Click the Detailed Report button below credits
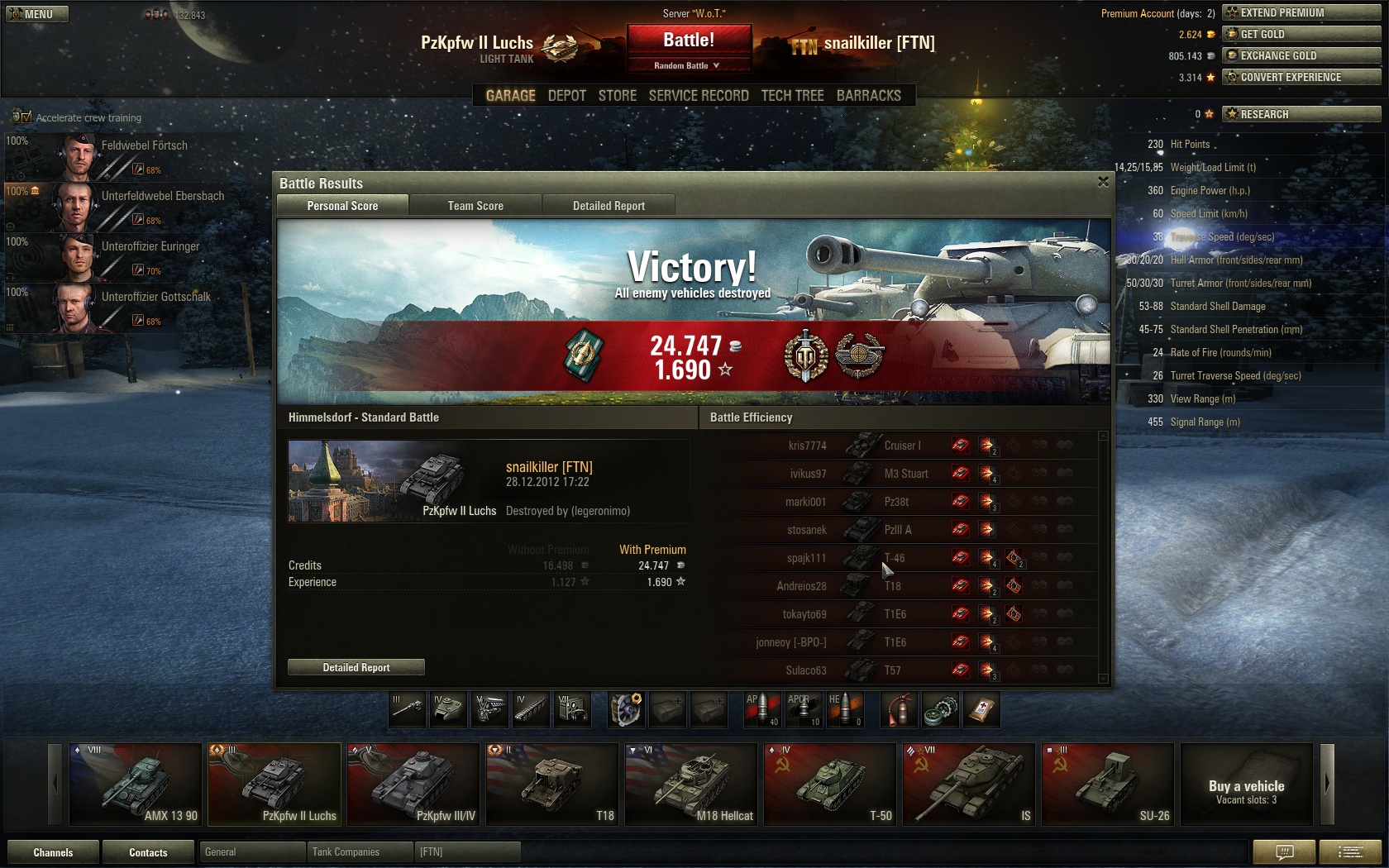Screen dimensions: 1389x868 click(356, 667)
